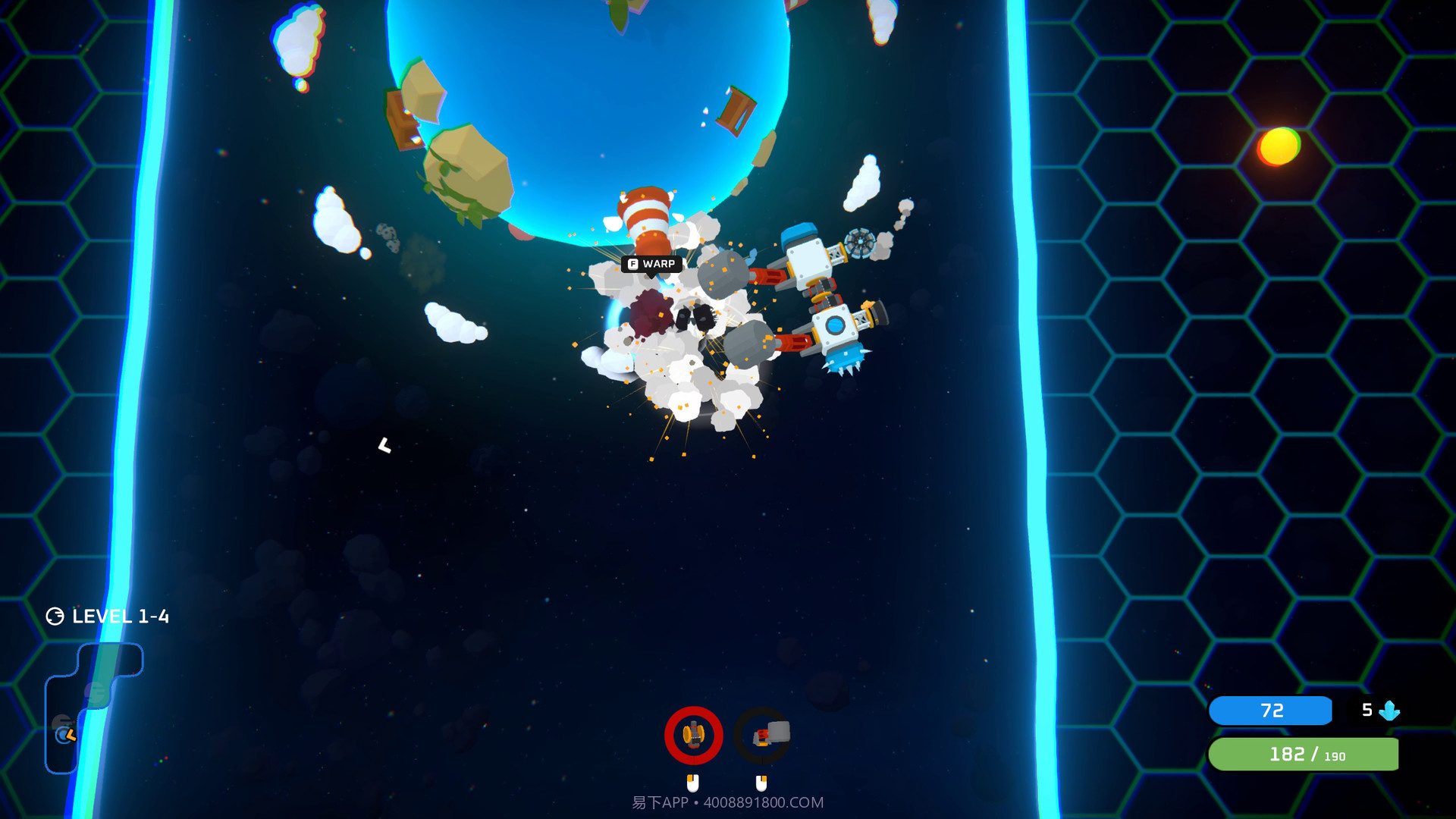Click the circular emblem beside LEVEL 1-4
This screenshot has height=819, width=1456.
(54, 616)
